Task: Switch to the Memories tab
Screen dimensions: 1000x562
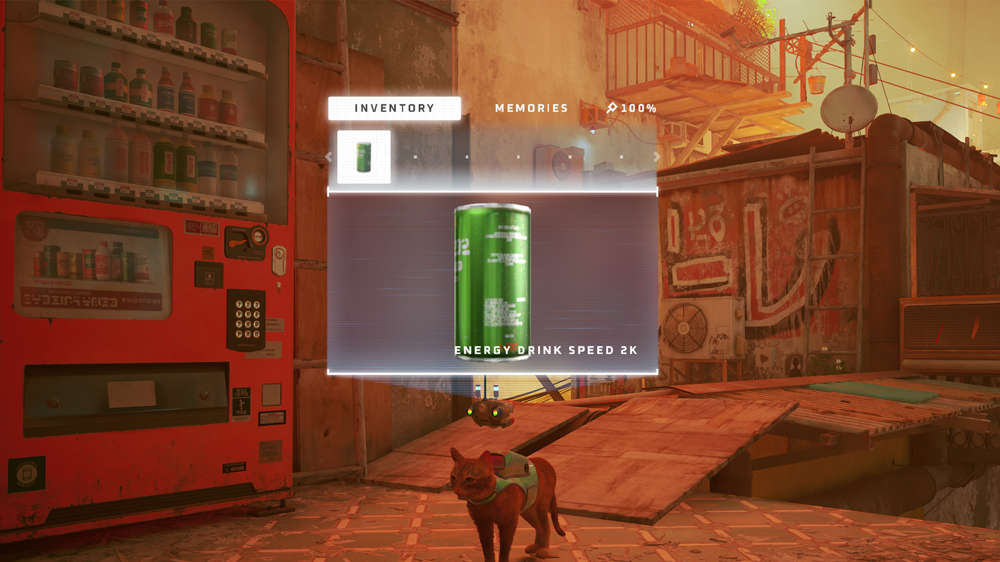Action: pos(531,108)
